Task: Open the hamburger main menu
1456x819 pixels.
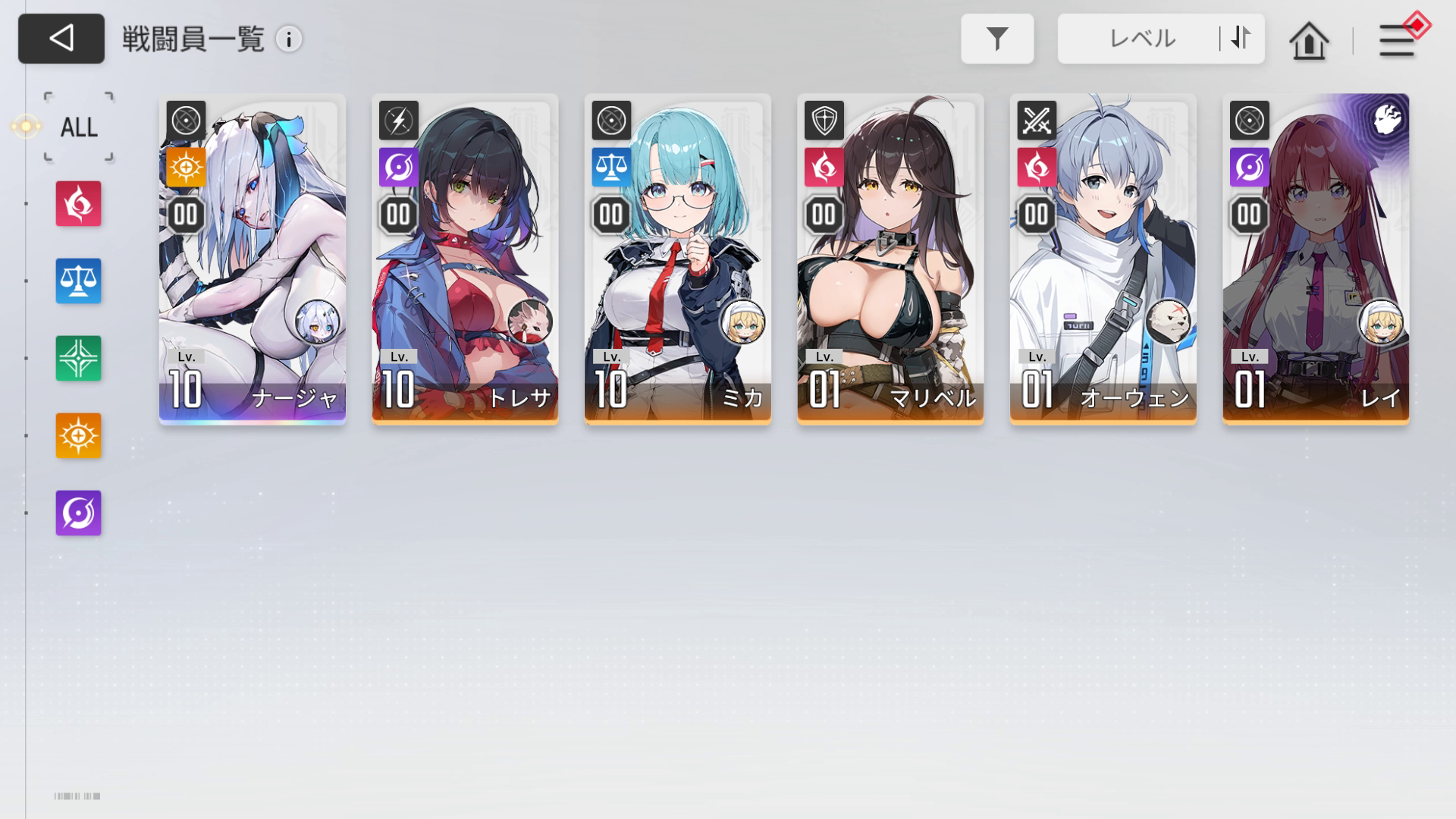Action: click(1396, 40)
